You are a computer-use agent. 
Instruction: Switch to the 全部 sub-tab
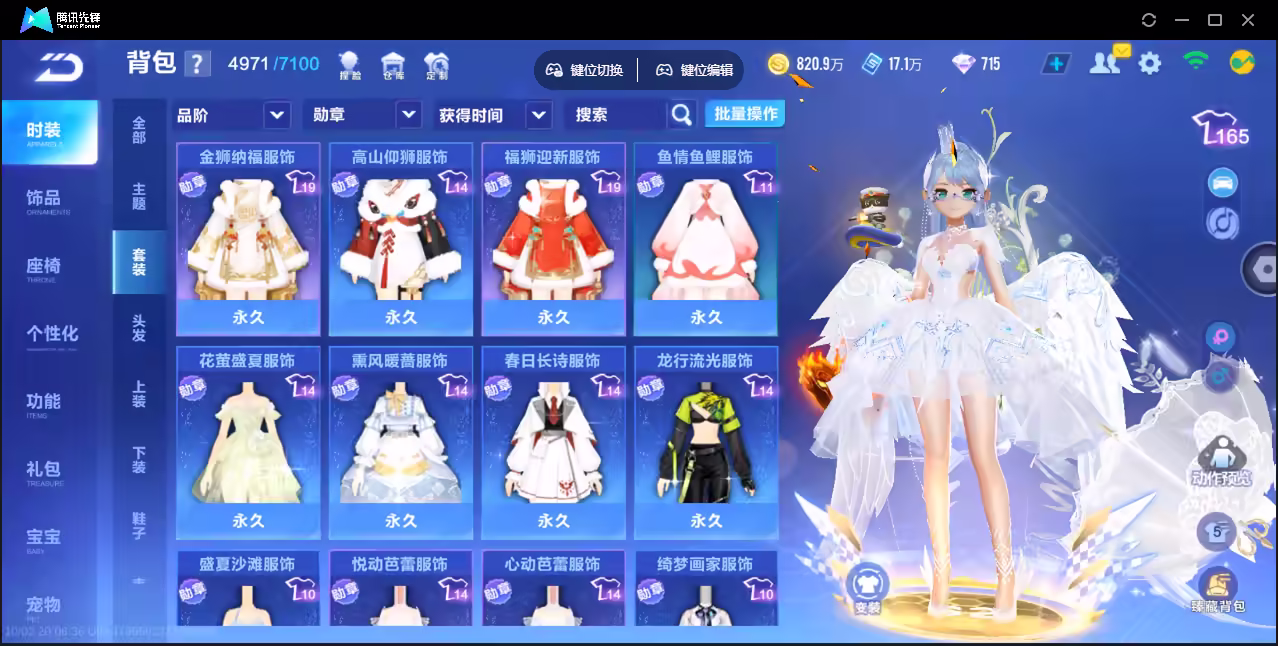pos(139,130)
